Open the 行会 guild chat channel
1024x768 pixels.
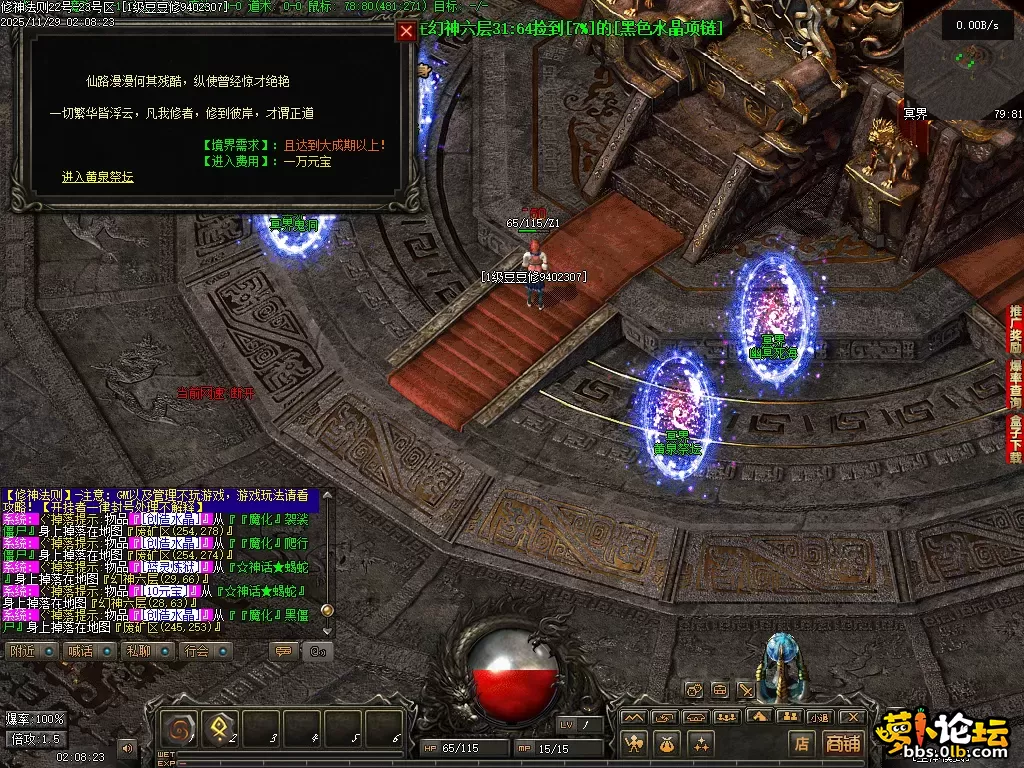[197, 651]
